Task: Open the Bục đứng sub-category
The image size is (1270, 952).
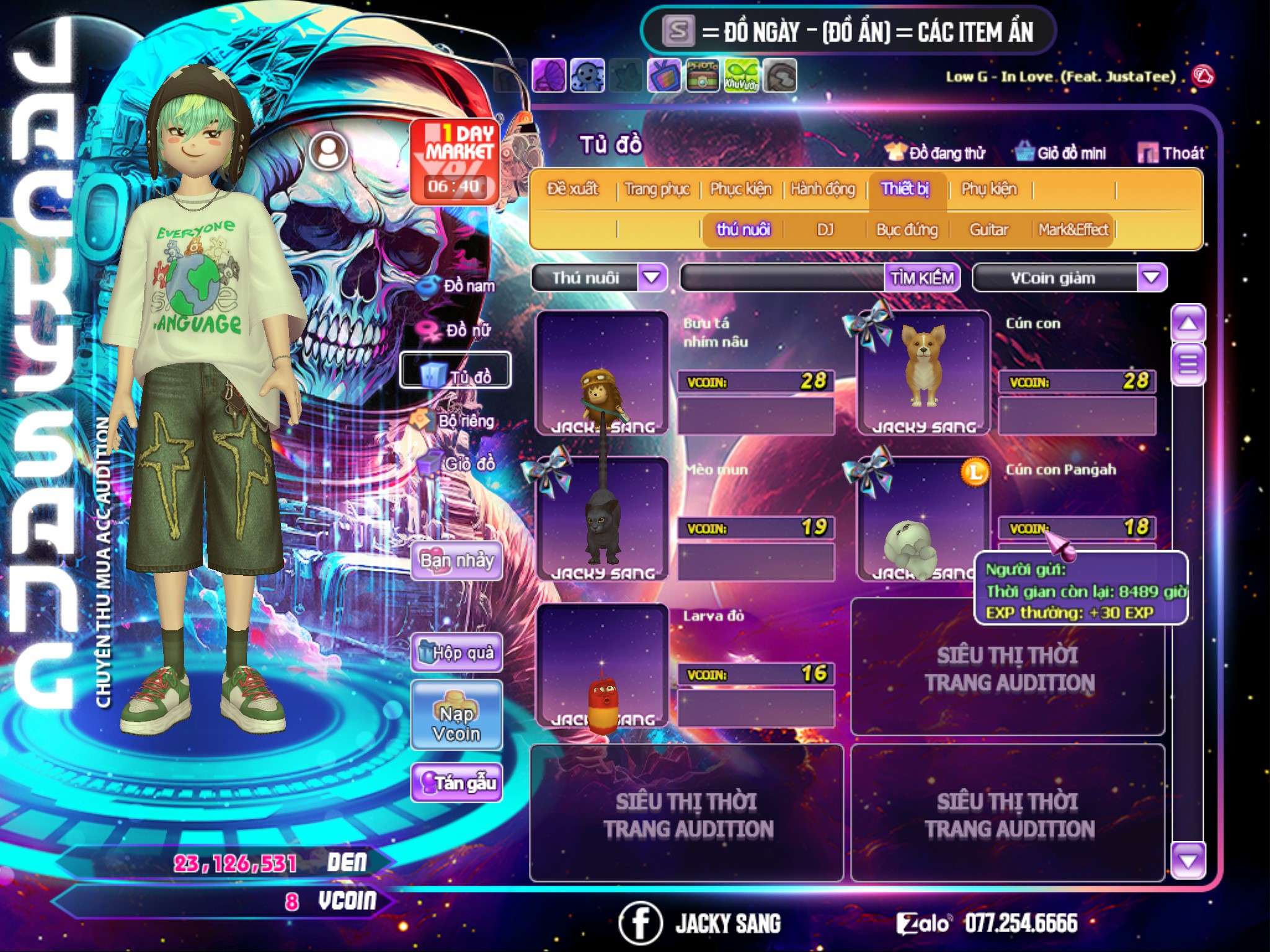Action: point(907,230)
